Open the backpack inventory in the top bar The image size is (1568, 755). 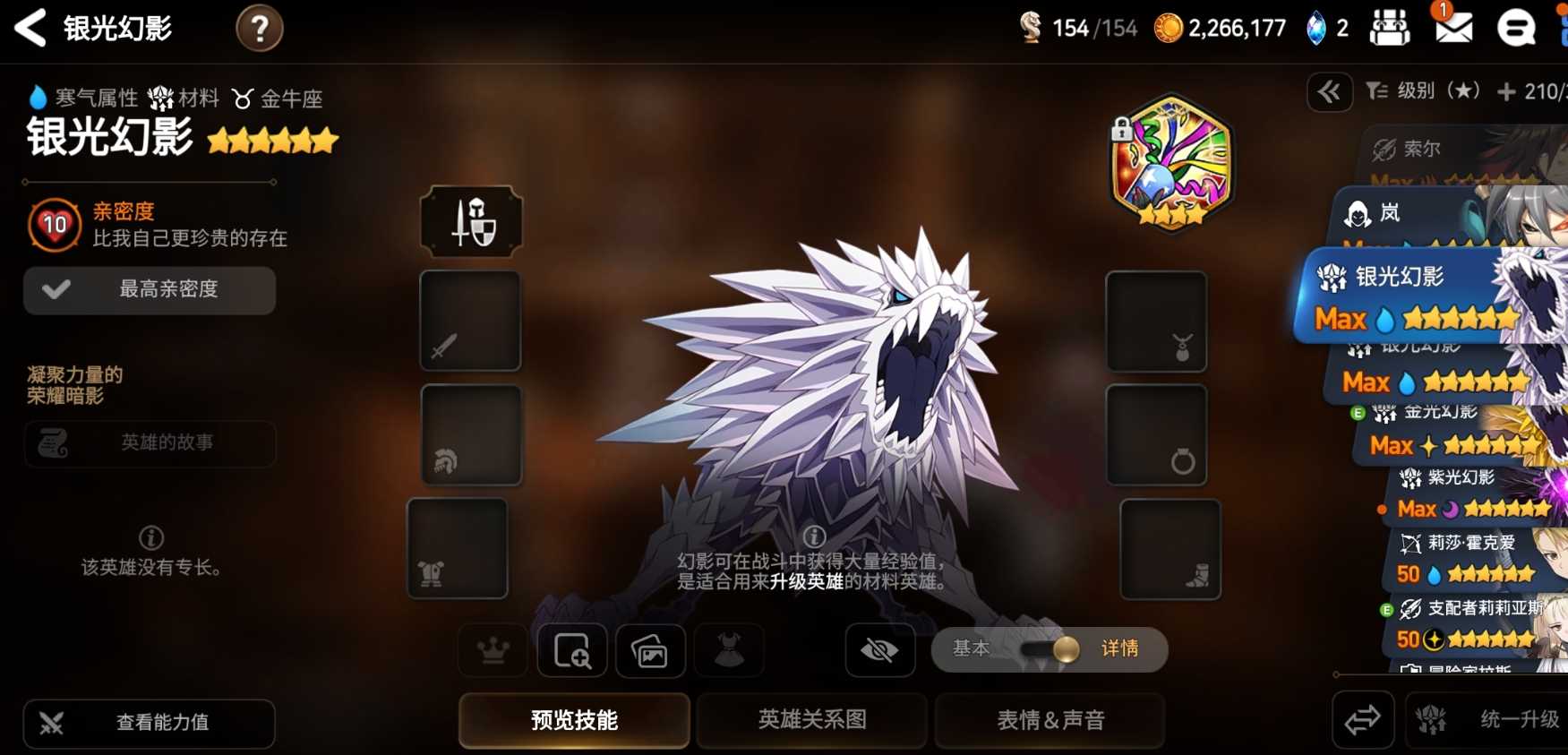pyautogui.click(x=1390, y=27)
